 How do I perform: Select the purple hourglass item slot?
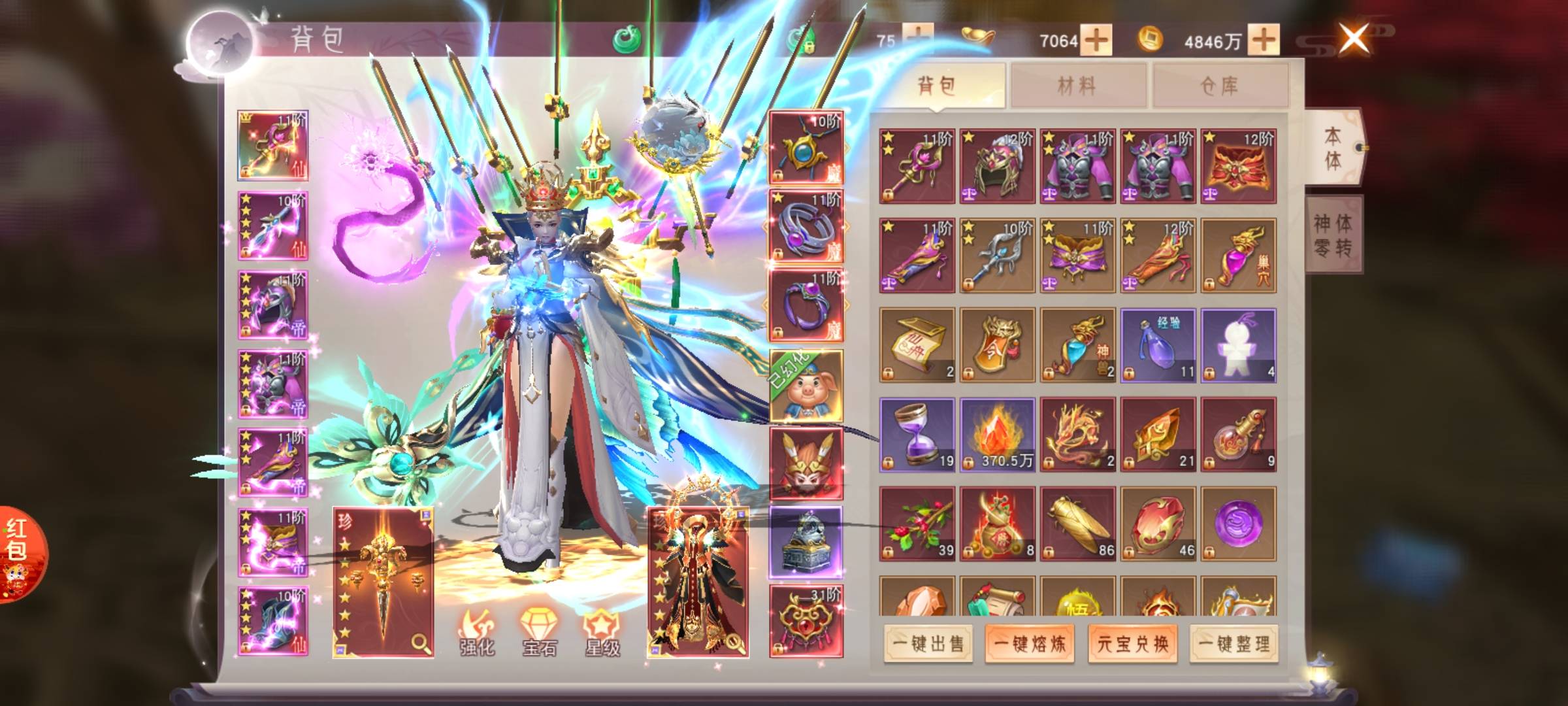(917, 434)
